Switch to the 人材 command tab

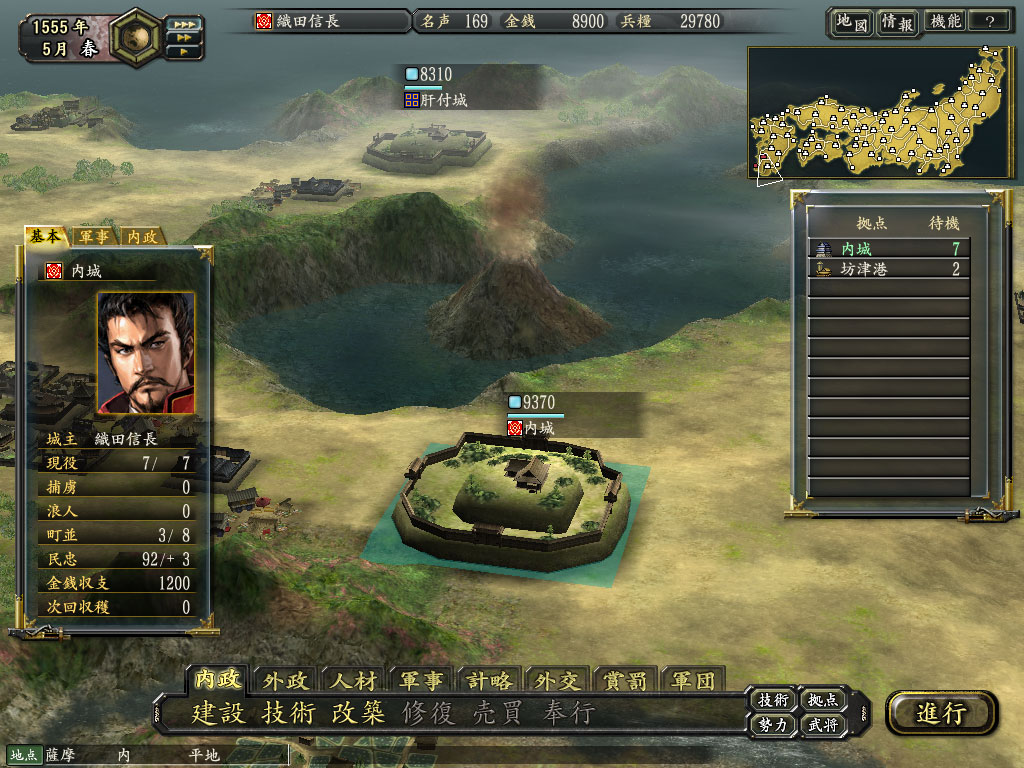(354, 681)
